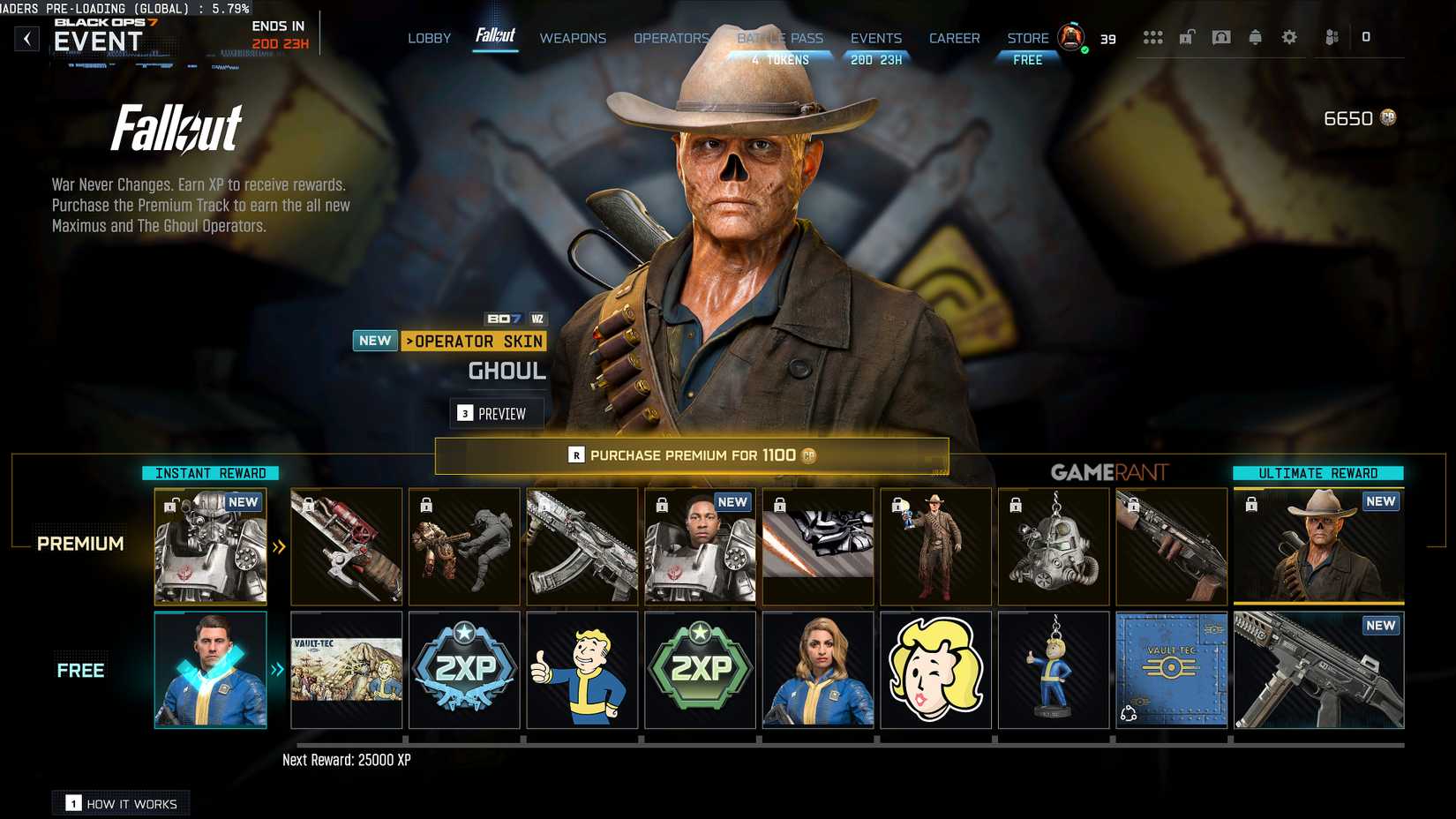
Task: Open the BATTLE PASS menu tab
Action: [780, 38]
